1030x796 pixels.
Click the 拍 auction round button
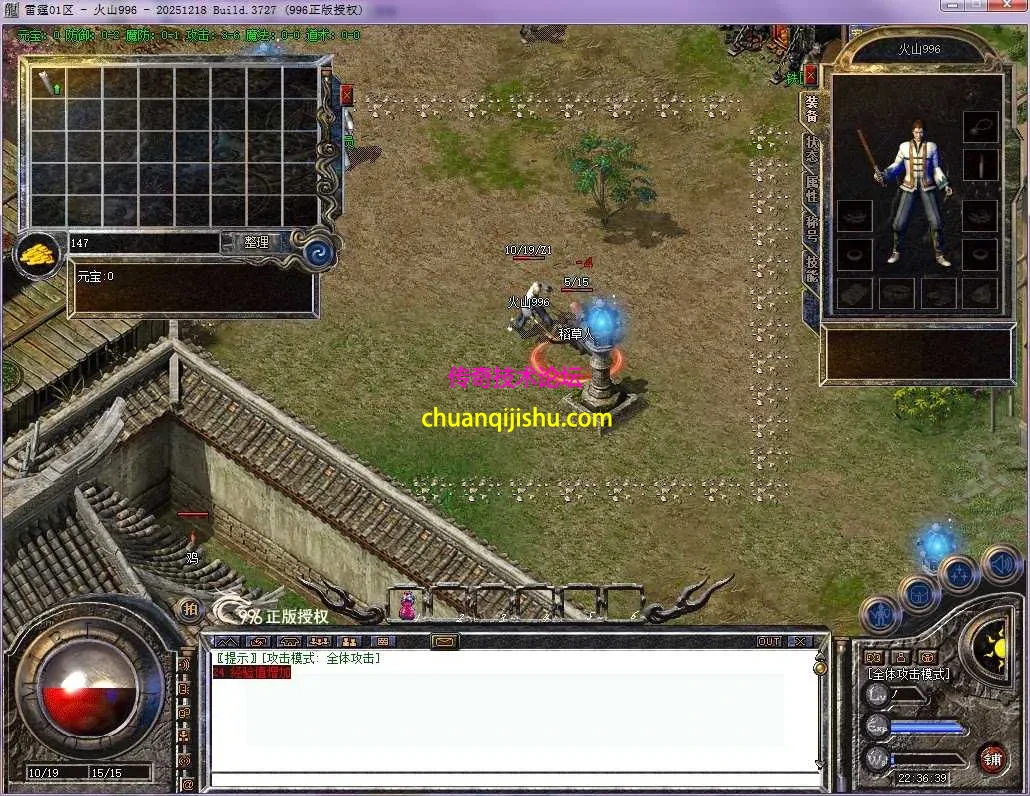188,608
